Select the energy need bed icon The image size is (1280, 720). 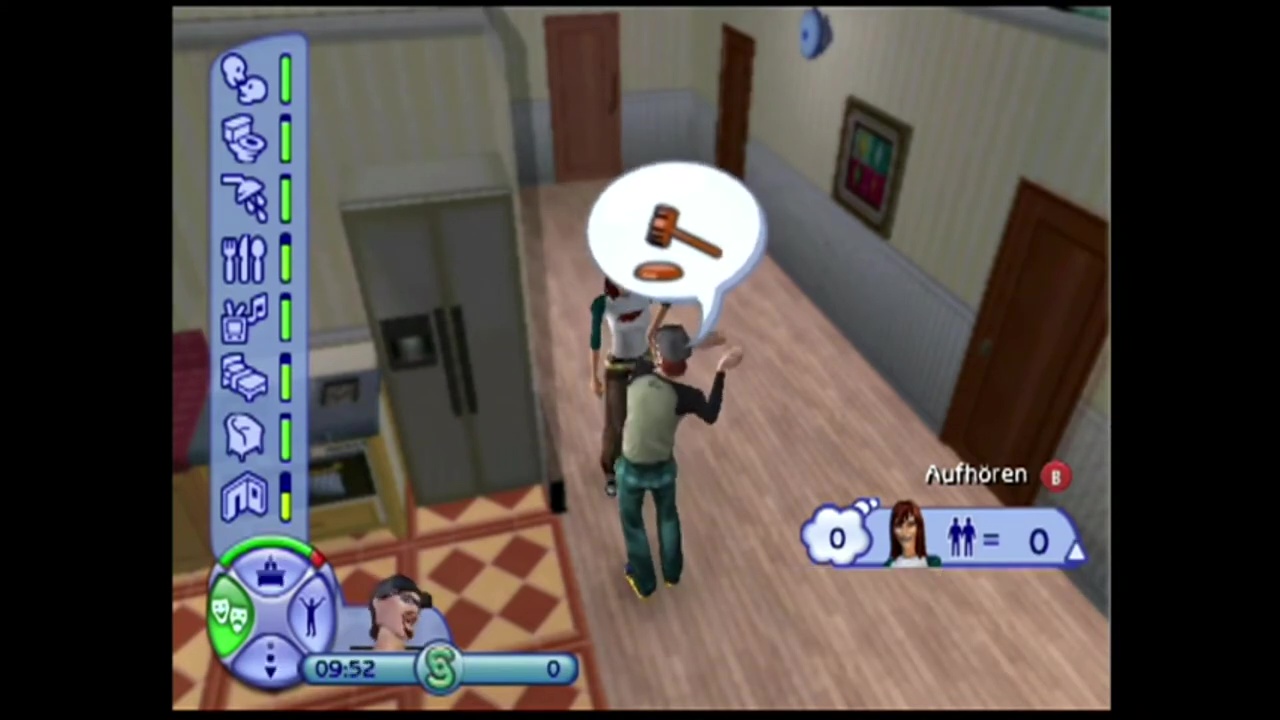pos(243,378)
